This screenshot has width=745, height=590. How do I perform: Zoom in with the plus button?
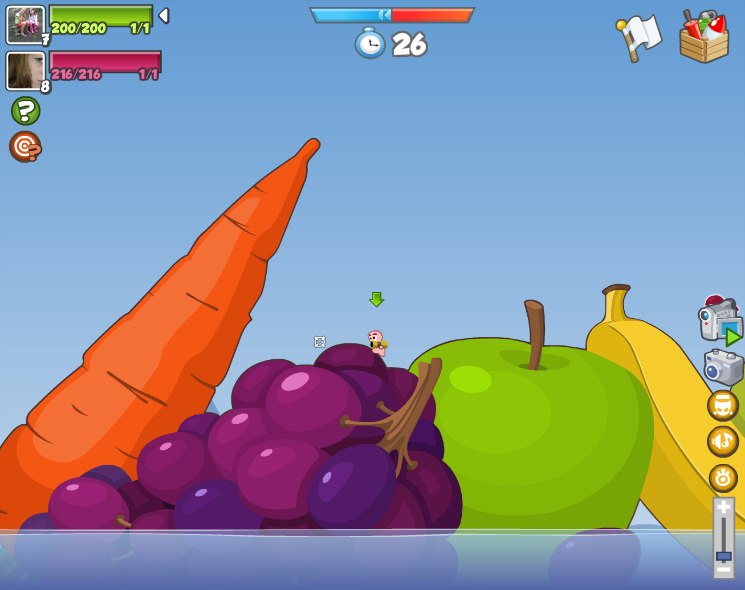pos(723,507)
